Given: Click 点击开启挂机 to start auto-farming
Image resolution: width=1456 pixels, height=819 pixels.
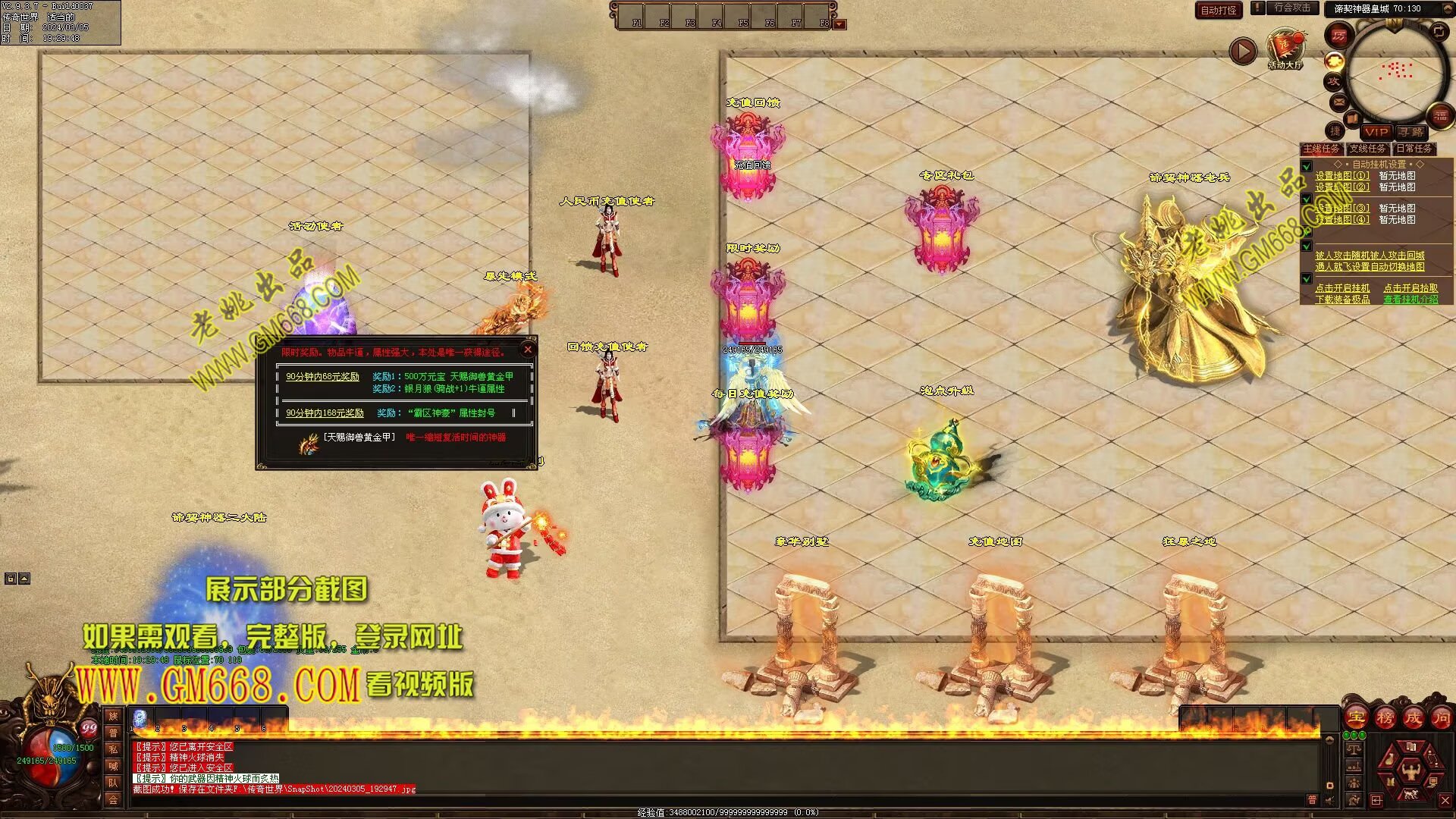Looking at the screenshot, I should (x=1342, y=288).
